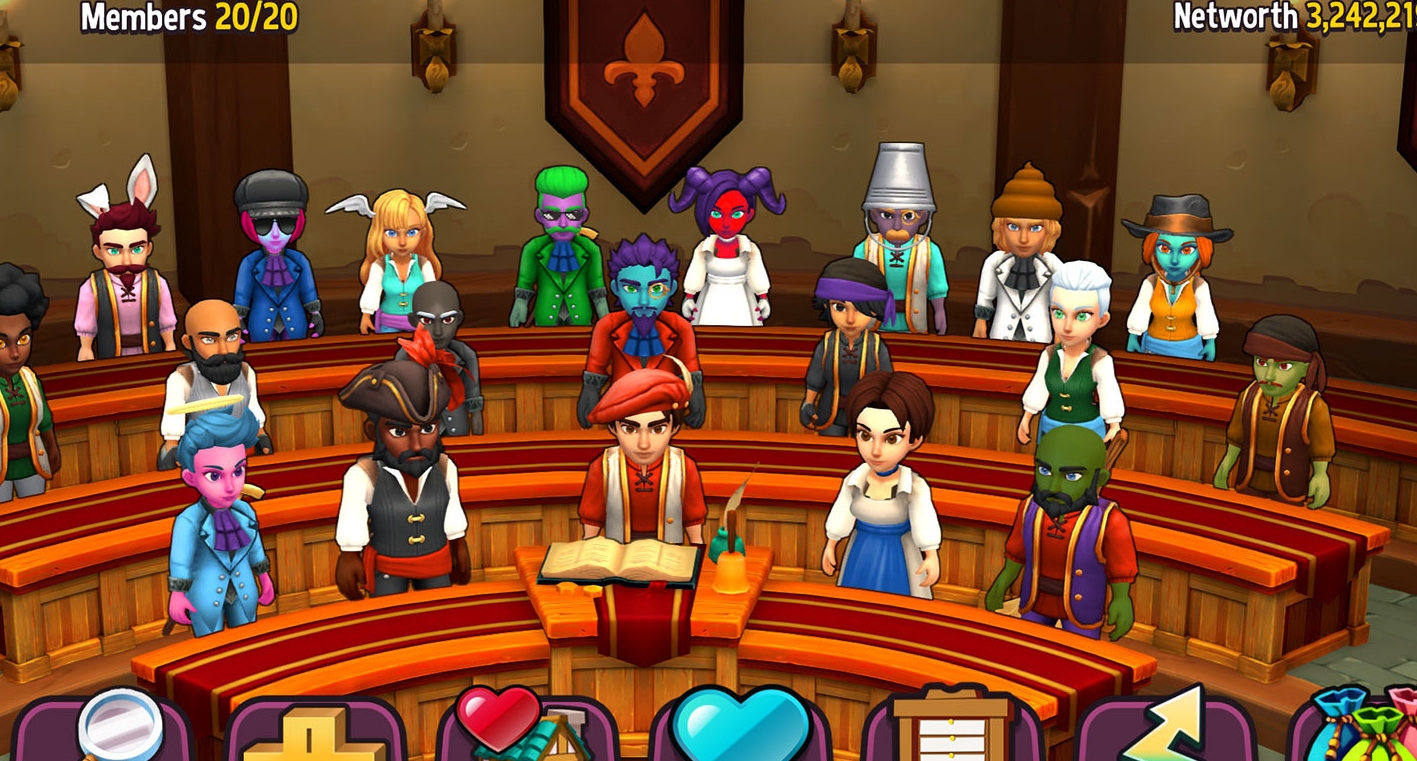The width and height of the screenshot is (1417, 761).
Task: Click the yellow arrow button
Action: [x=1165, y=726]
